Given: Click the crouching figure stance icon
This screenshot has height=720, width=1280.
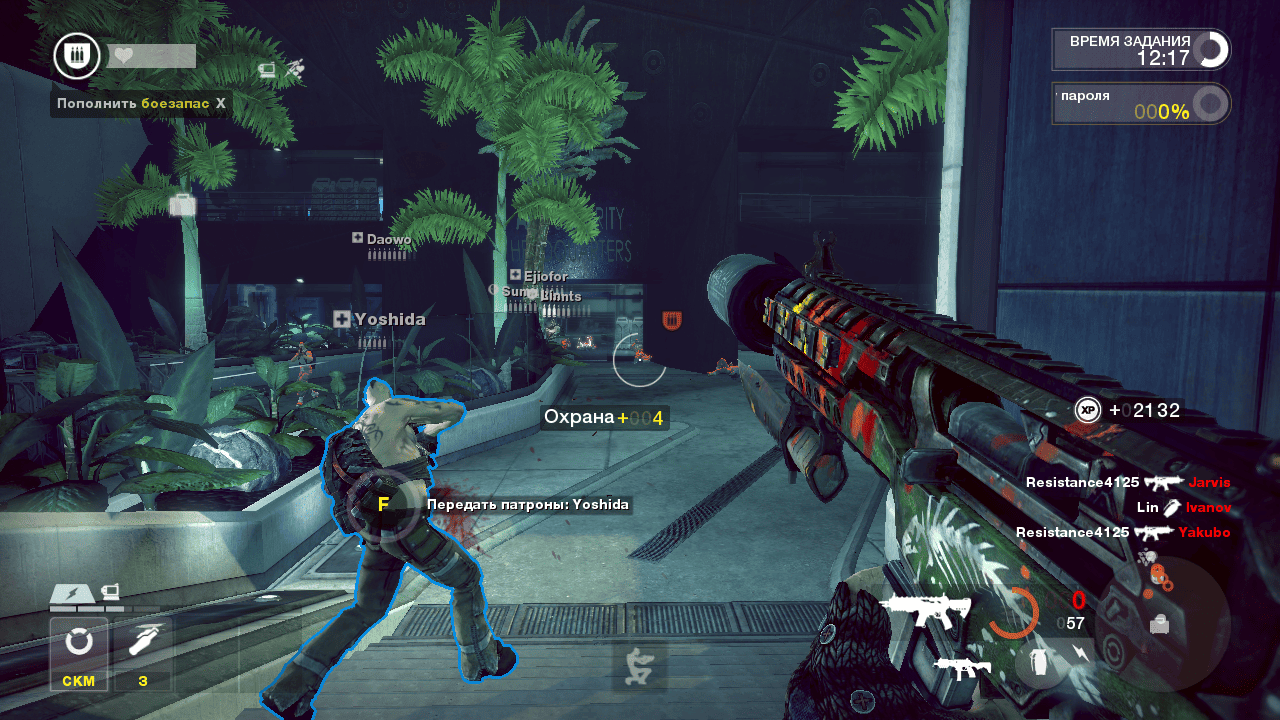Looking at the screenshot, I should pos(639,667).
